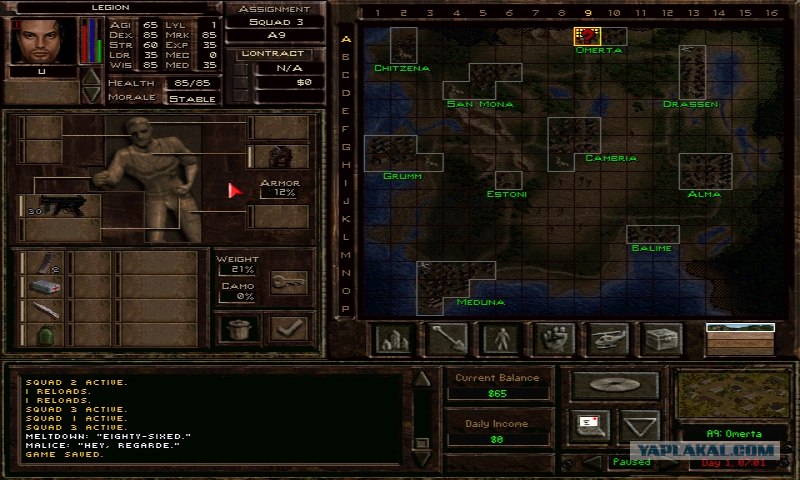Toggle the towns map filter

[393, 339]
